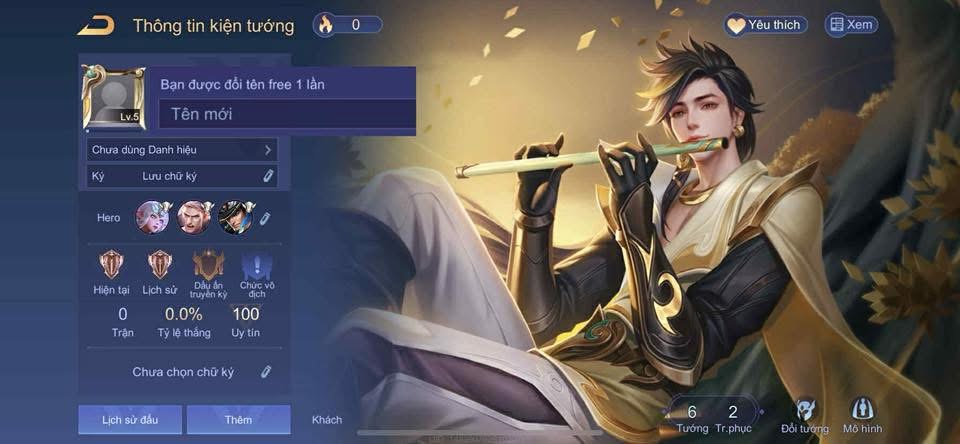
Task: Open the Lịch sử đấu match history
Action: pyautogui.click(x=130, y=419)
